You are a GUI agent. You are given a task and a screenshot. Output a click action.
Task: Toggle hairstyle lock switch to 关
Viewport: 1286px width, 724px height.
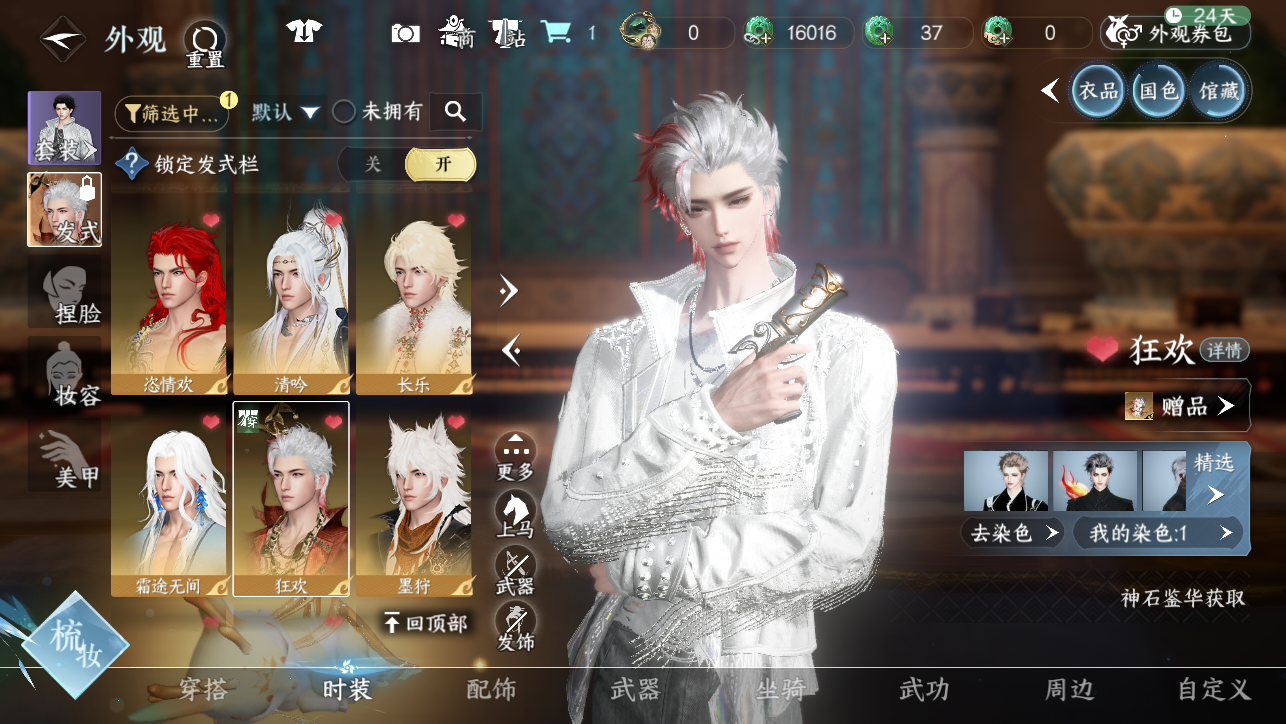373,164
